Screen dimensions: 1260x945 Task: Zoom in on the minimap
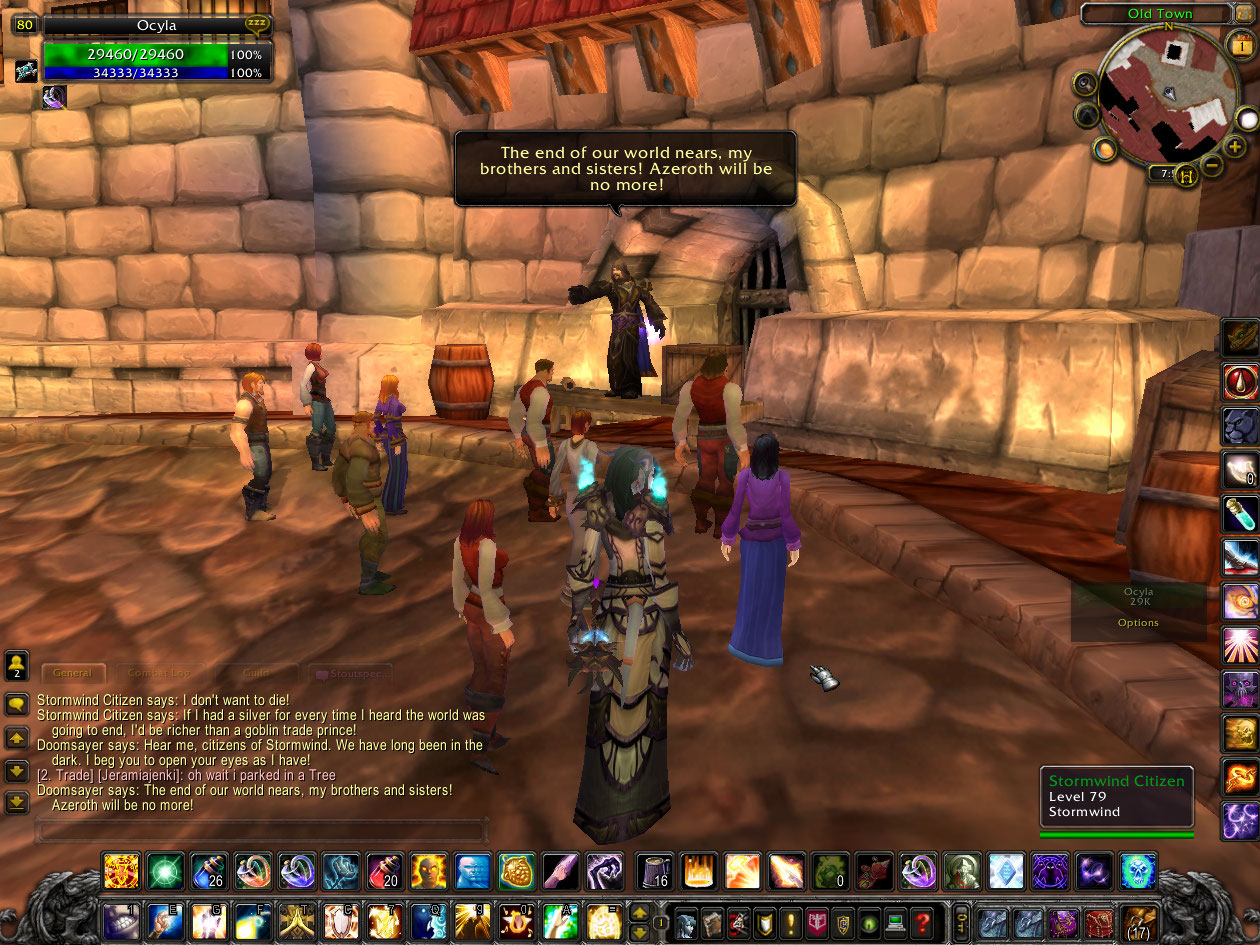(x=1235, y=148)
